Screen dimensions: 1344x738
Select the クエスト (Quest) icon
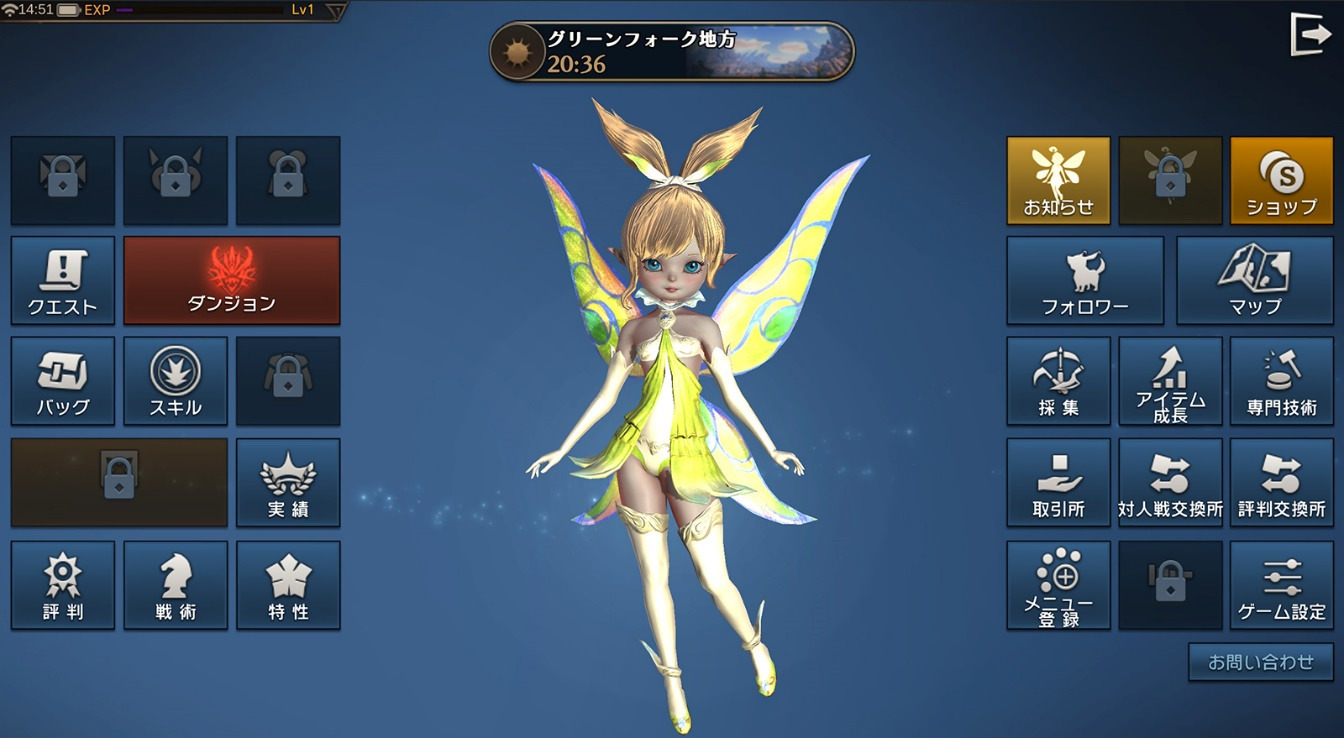click(x=62, y=280)
